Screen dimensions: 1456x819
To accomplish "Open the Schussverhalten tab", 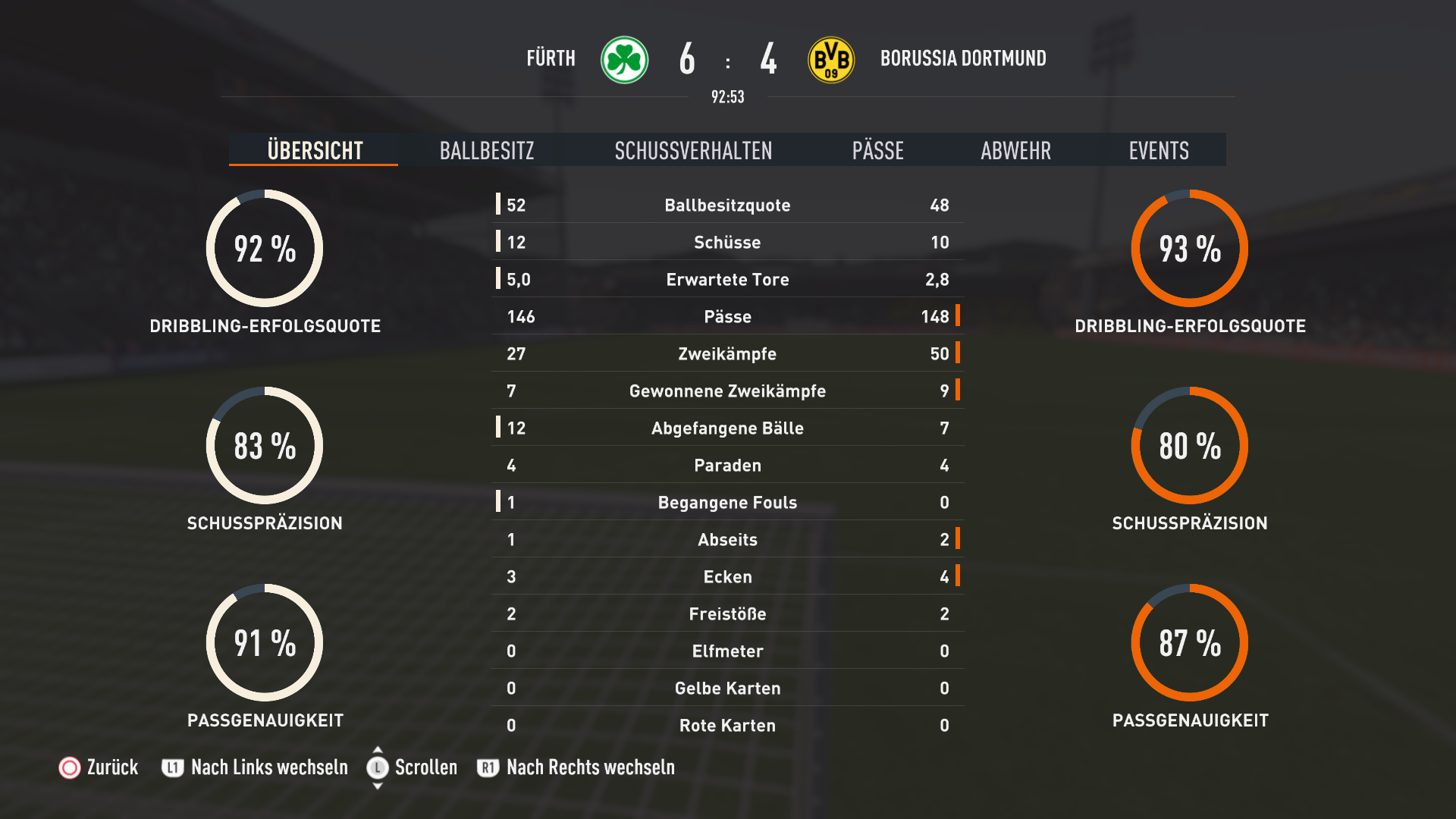I will tap(693, 150).
